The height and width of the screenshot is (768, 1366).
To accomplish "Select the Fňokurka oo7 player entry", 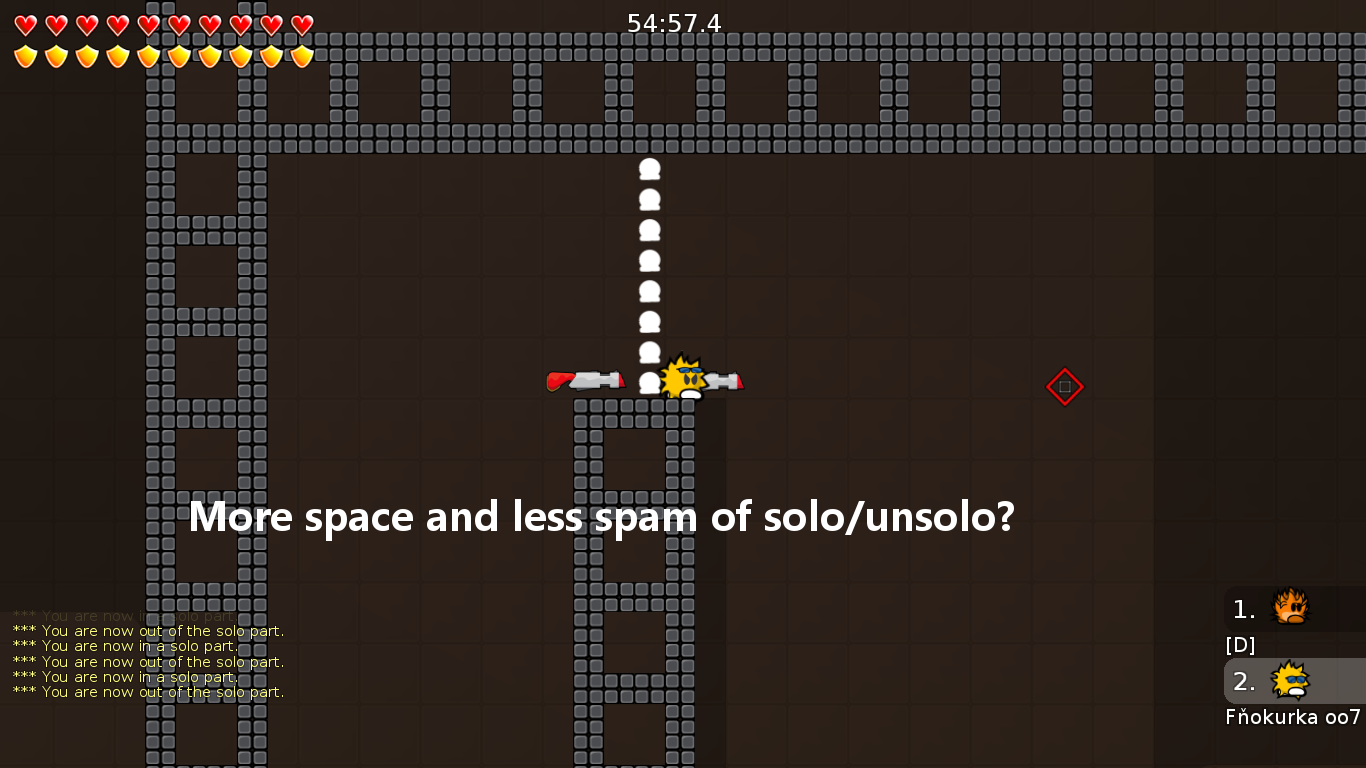I will [x=1292, y=682].
